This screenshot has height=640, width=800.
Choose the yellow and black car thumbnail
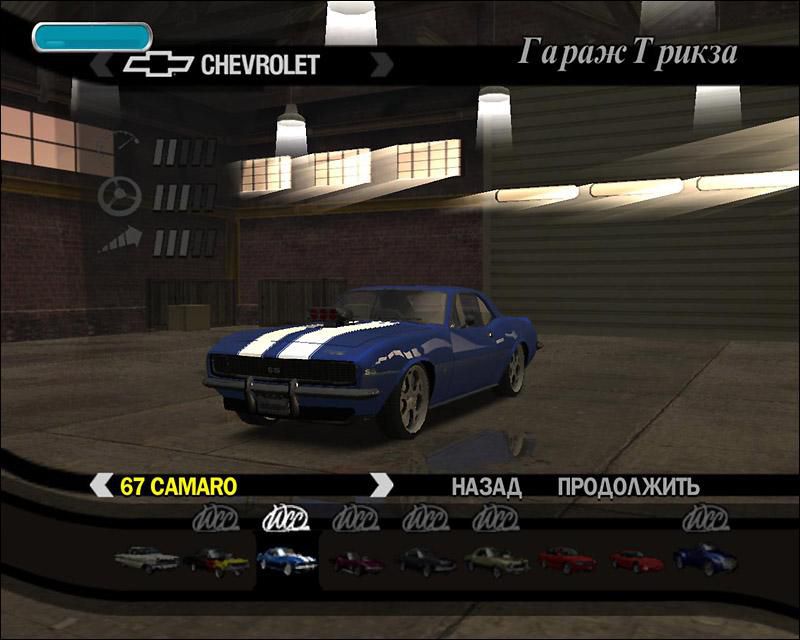[216, 560]
